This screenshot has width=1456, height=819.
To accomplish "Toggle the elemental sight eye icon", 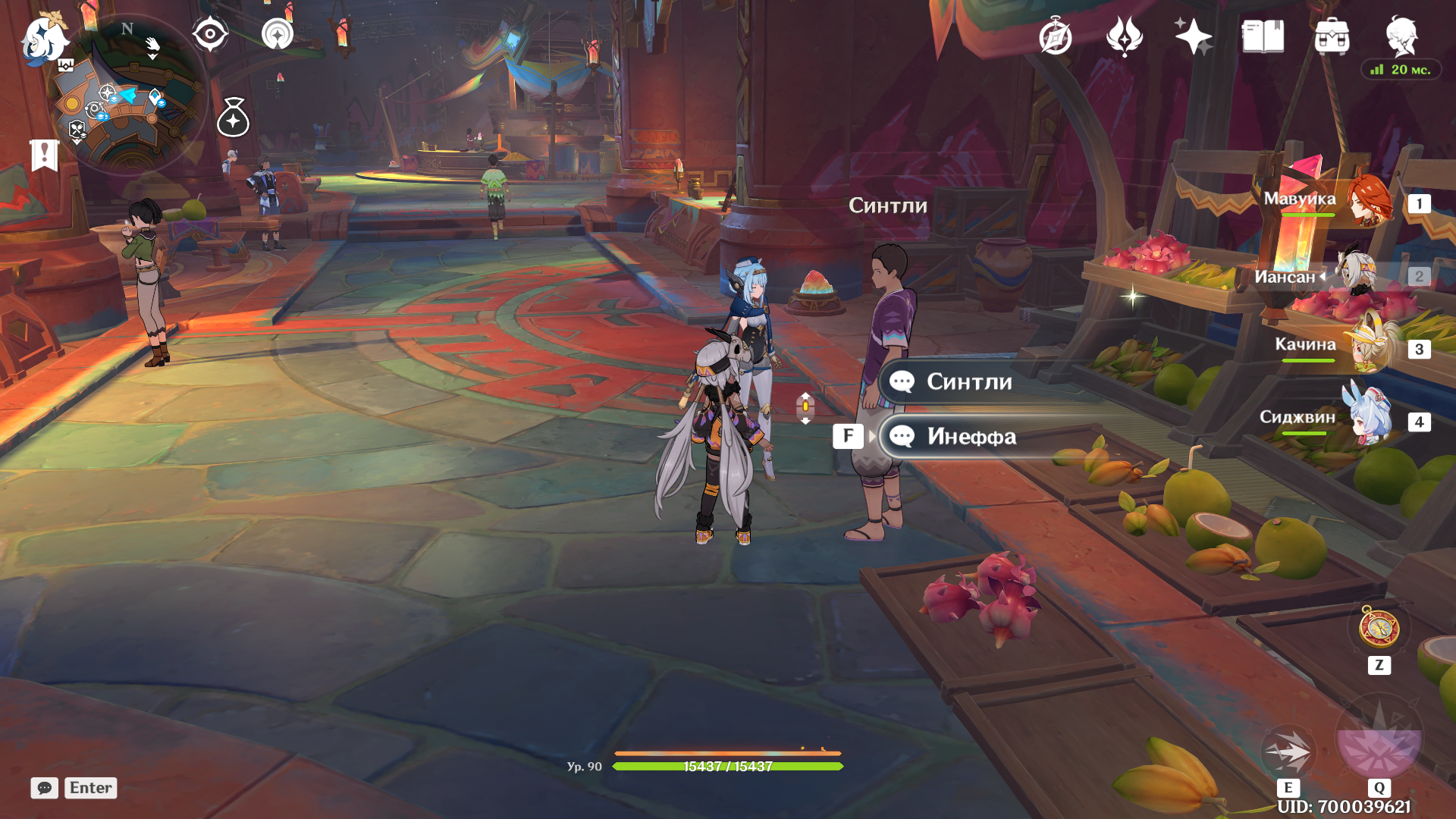I will point(210,34).
